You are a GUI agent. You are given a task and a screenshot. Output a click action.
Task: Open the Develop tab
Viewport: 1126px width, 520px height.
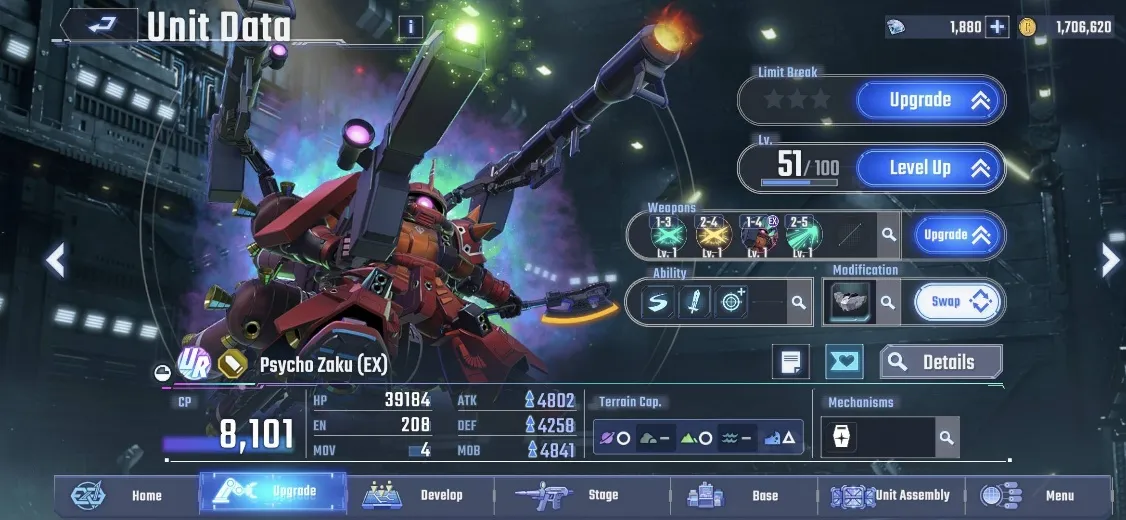[420, 495]
